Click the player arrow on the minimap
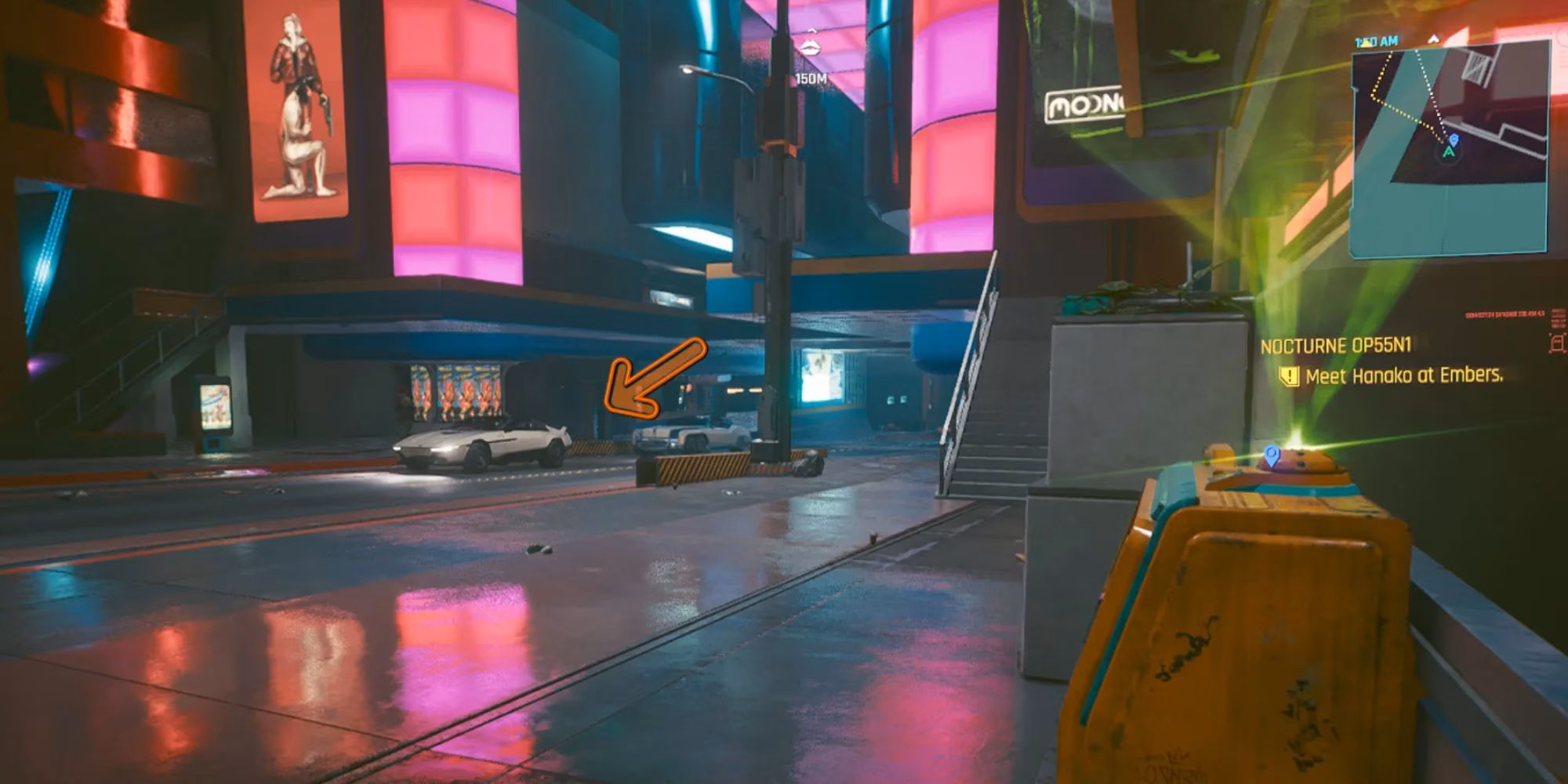The width and height of the screenshot is (1568, 784). click(x=1449, y=154)
